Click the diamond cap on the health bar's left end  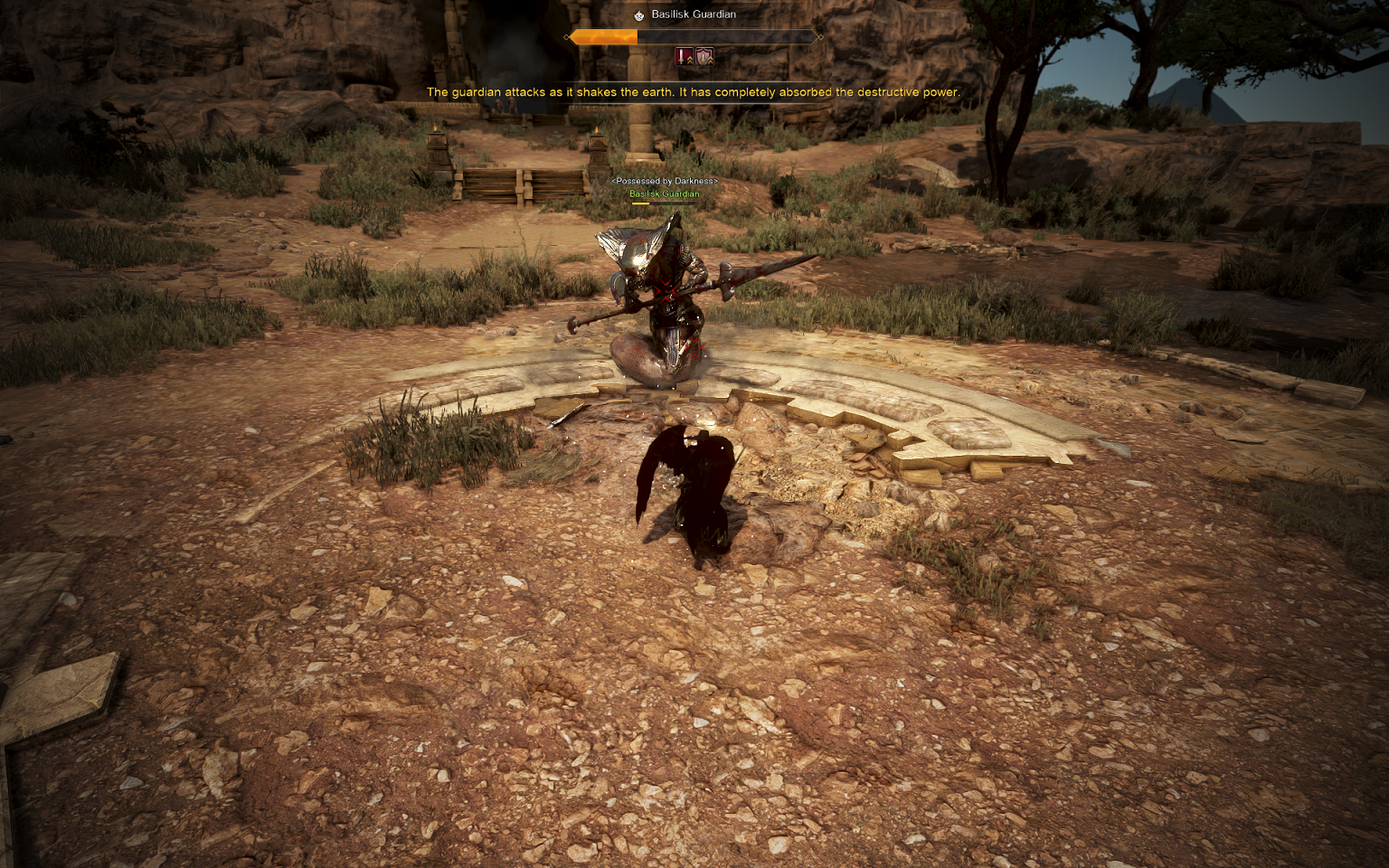(x=567, y=37)
